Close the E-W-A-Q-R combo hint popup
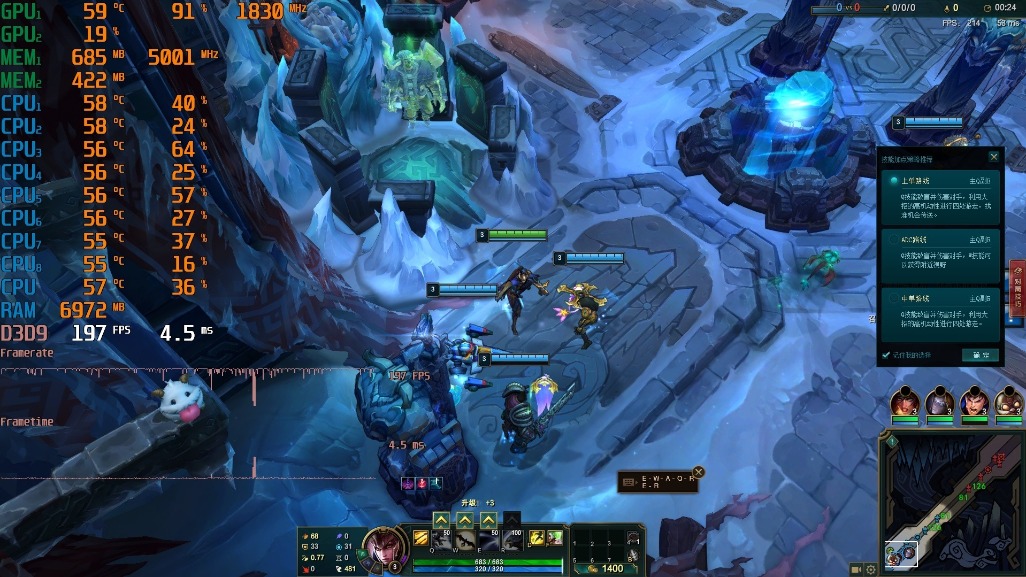This screenshot has height=577, width=1026. [699, 472]
